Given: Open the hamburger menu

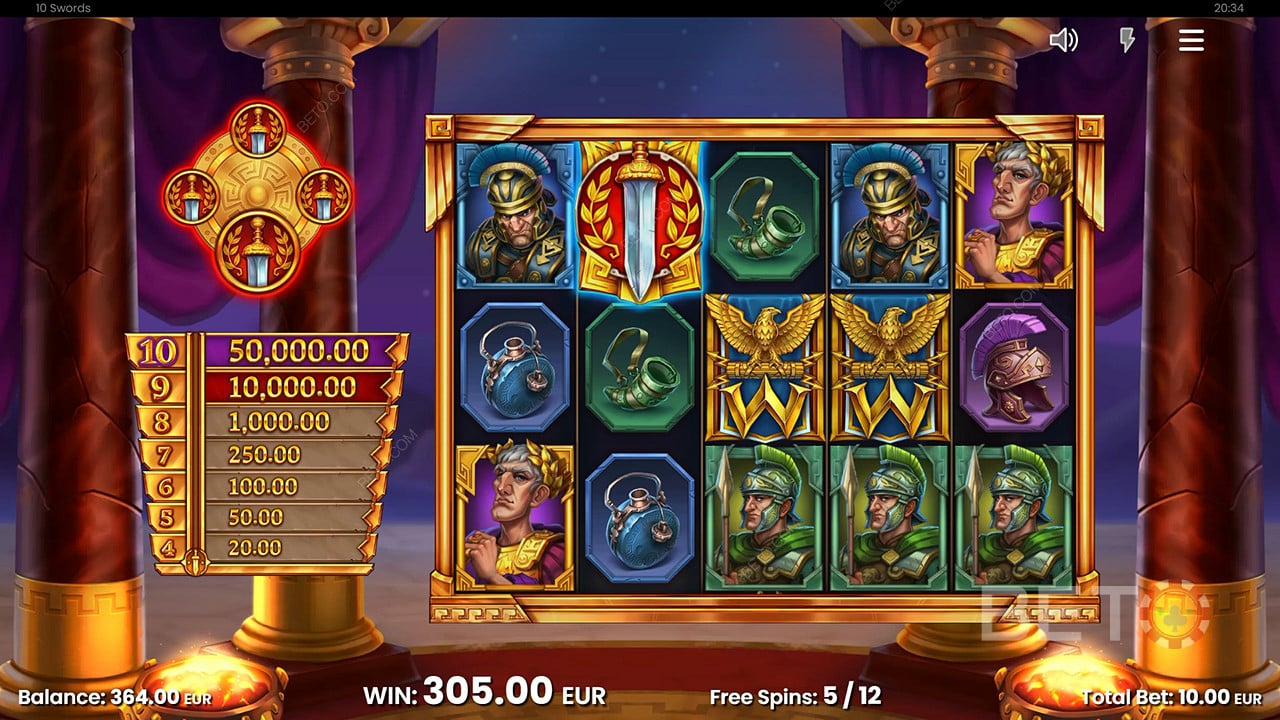Looking at the screenshot, I should (x=1190, y=40).
